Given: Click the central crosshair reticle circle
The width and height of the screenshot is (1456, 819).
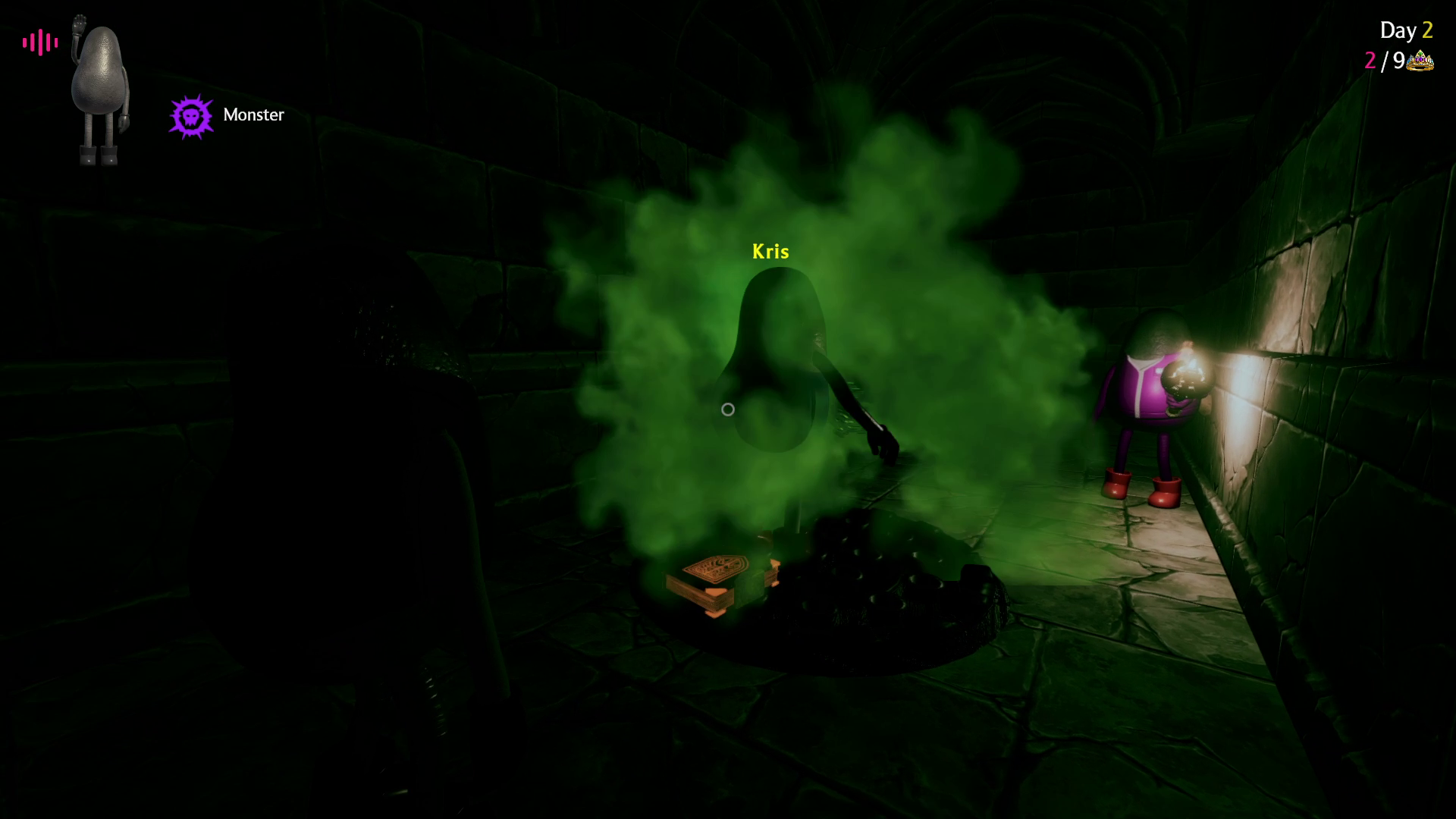Looking at the screenshot, I should (x=728, y=409).
